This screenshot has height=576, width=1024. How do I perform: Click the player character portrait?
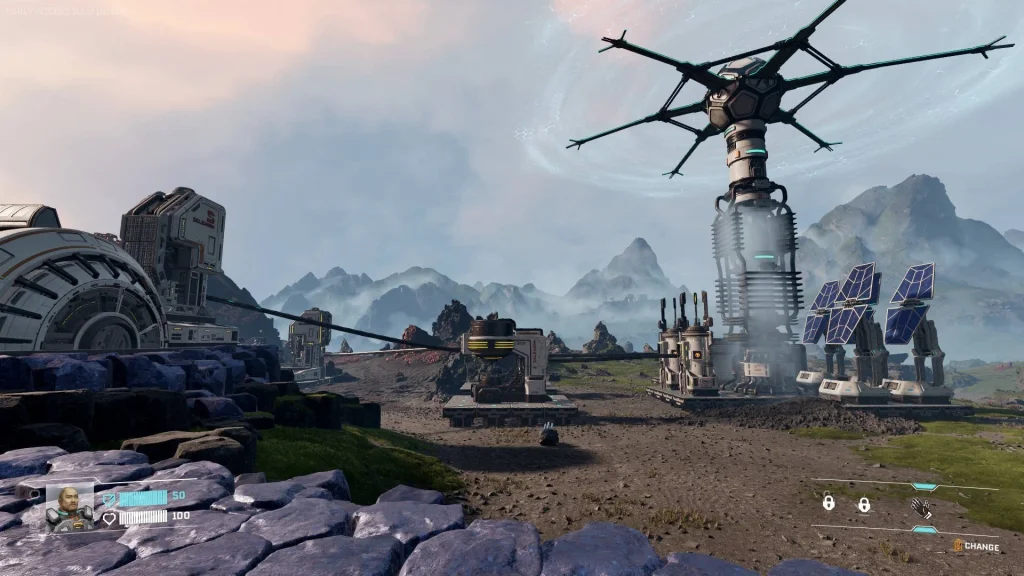click(x=69, y=507)
